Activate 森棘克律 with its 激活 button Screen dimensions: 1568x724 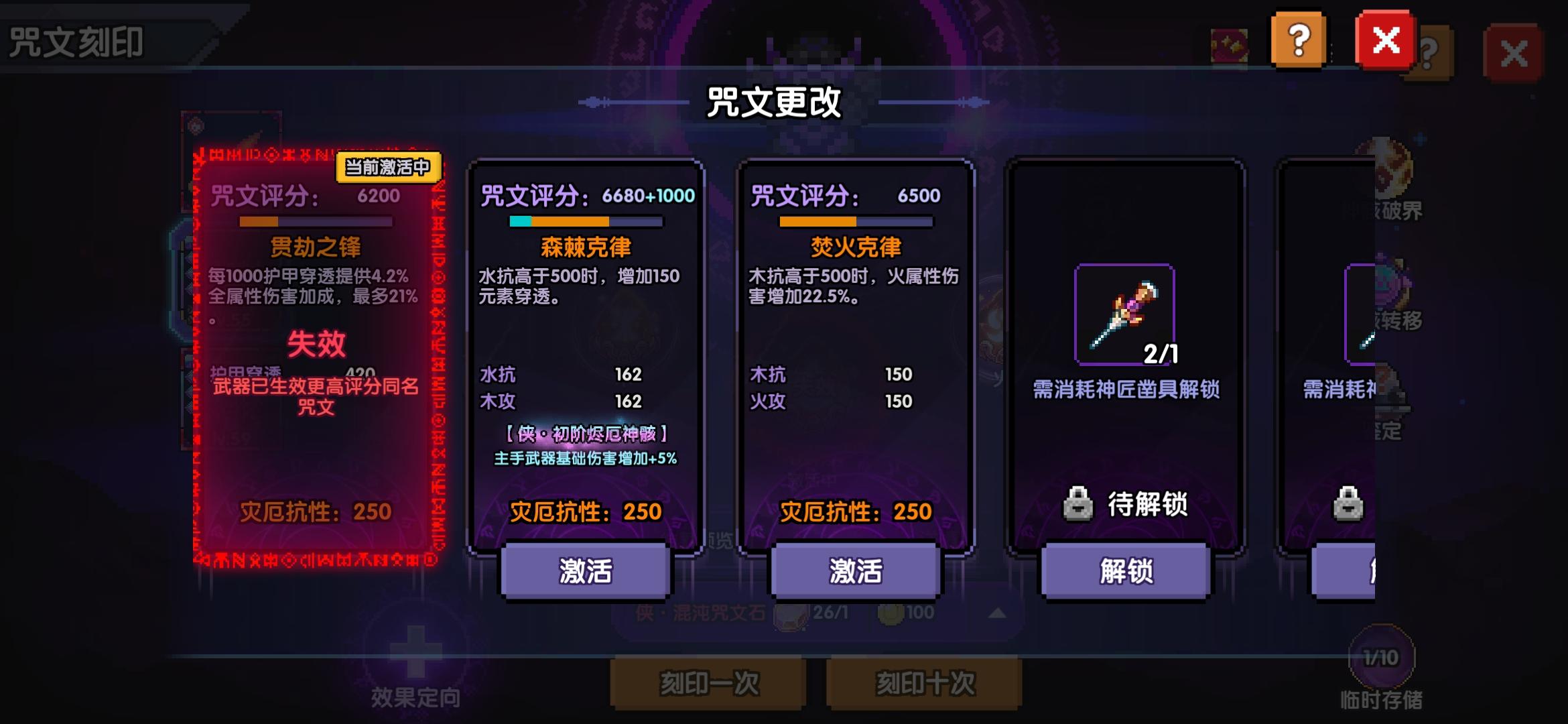(583, 570)
